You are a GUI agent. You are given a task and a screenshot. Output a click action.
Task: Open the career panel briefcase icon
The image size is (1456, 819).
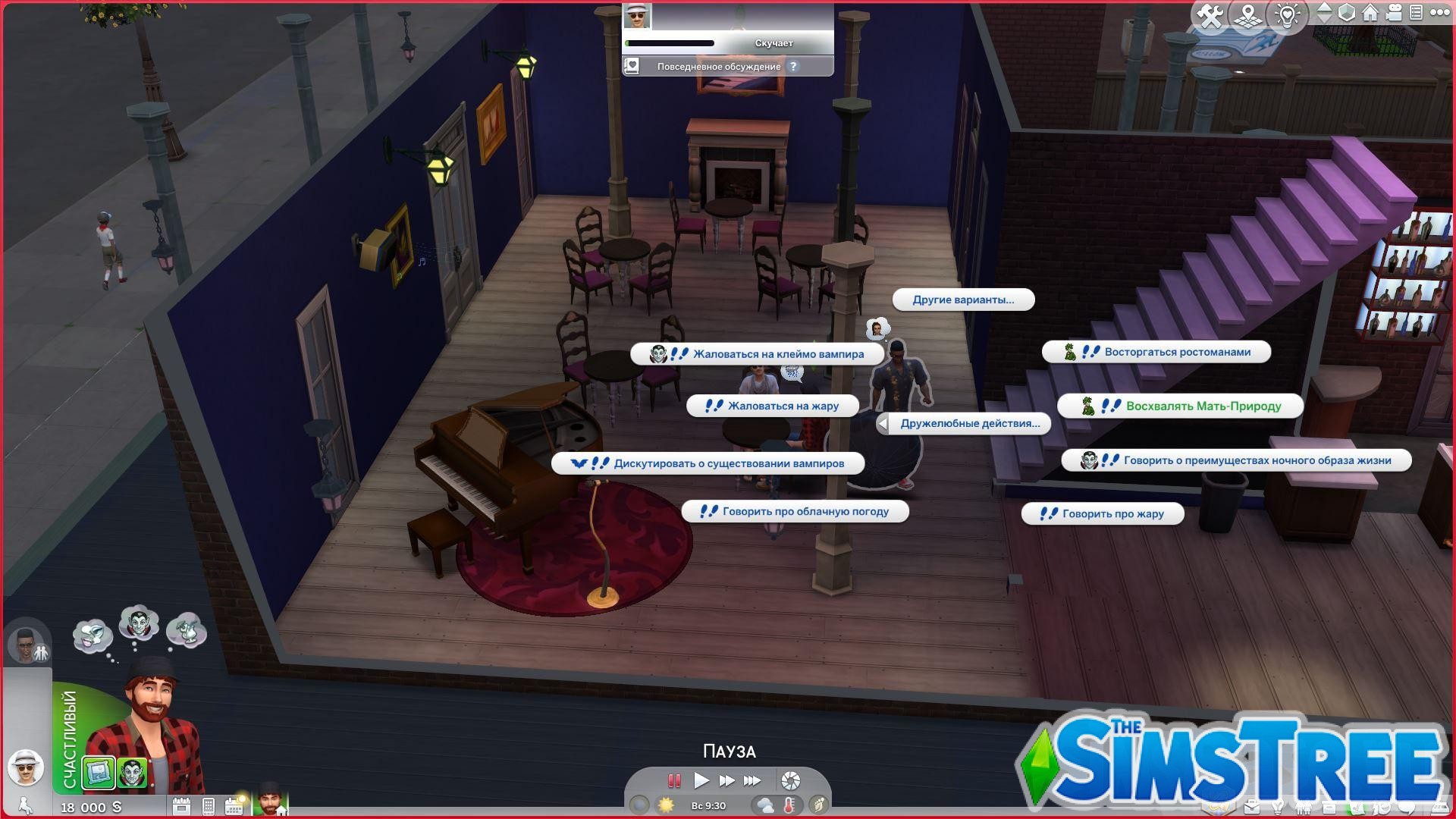point(1251,808)
